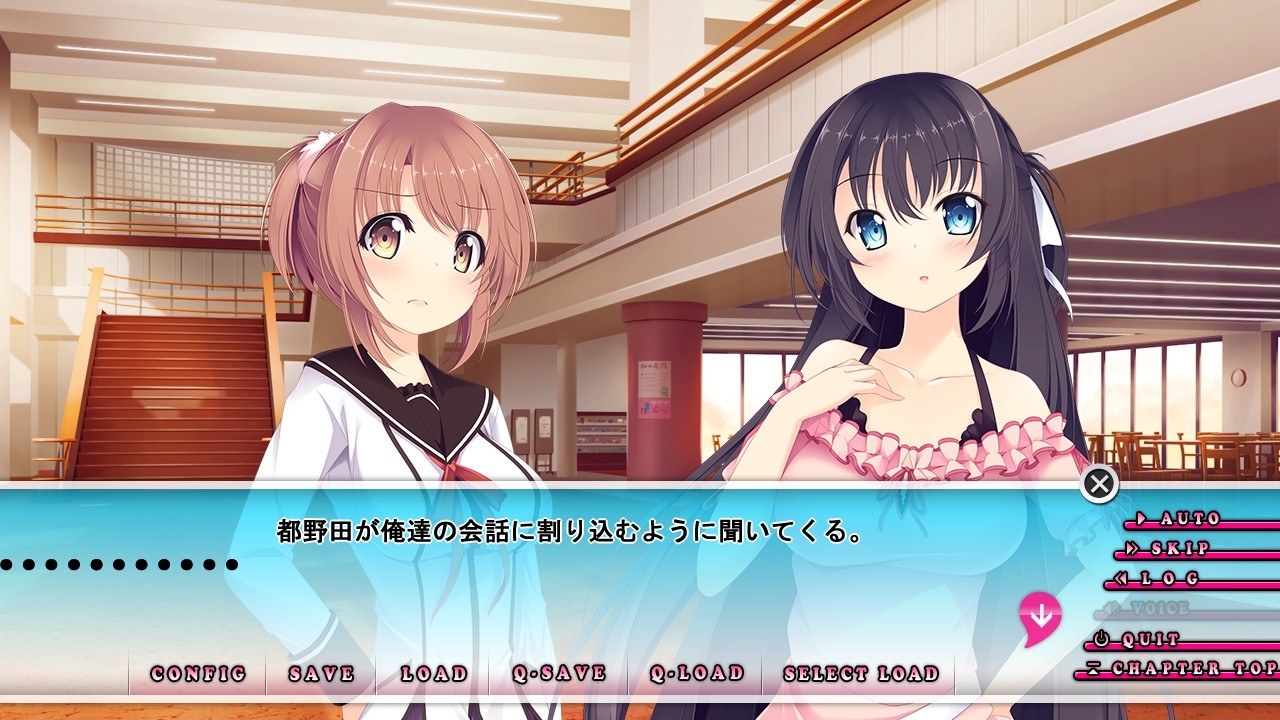Open the SAVE game screen

pos(321,674)
